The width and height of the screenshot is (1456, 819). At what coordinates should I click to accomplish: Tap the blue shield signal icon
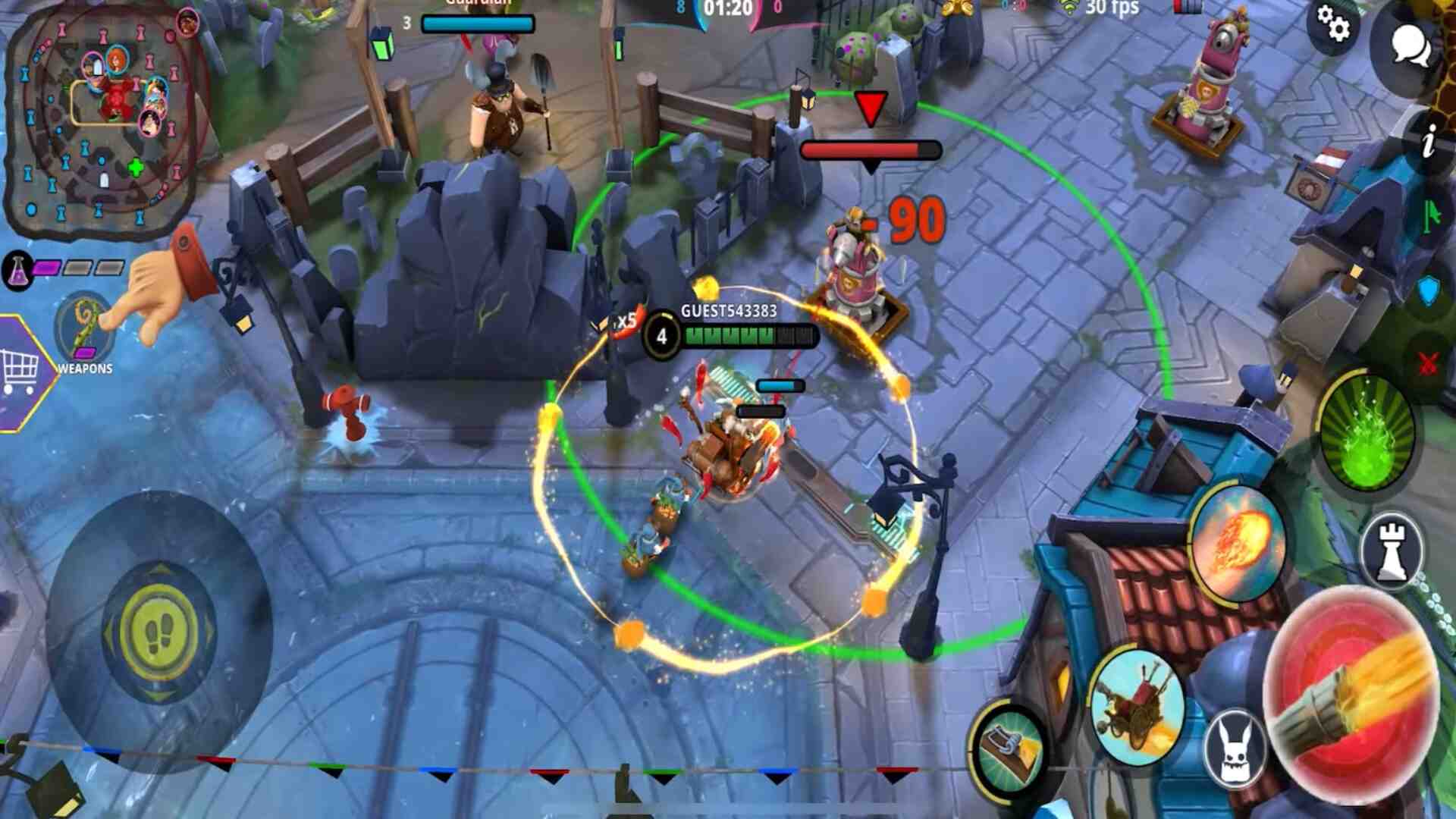point(1429,290)
